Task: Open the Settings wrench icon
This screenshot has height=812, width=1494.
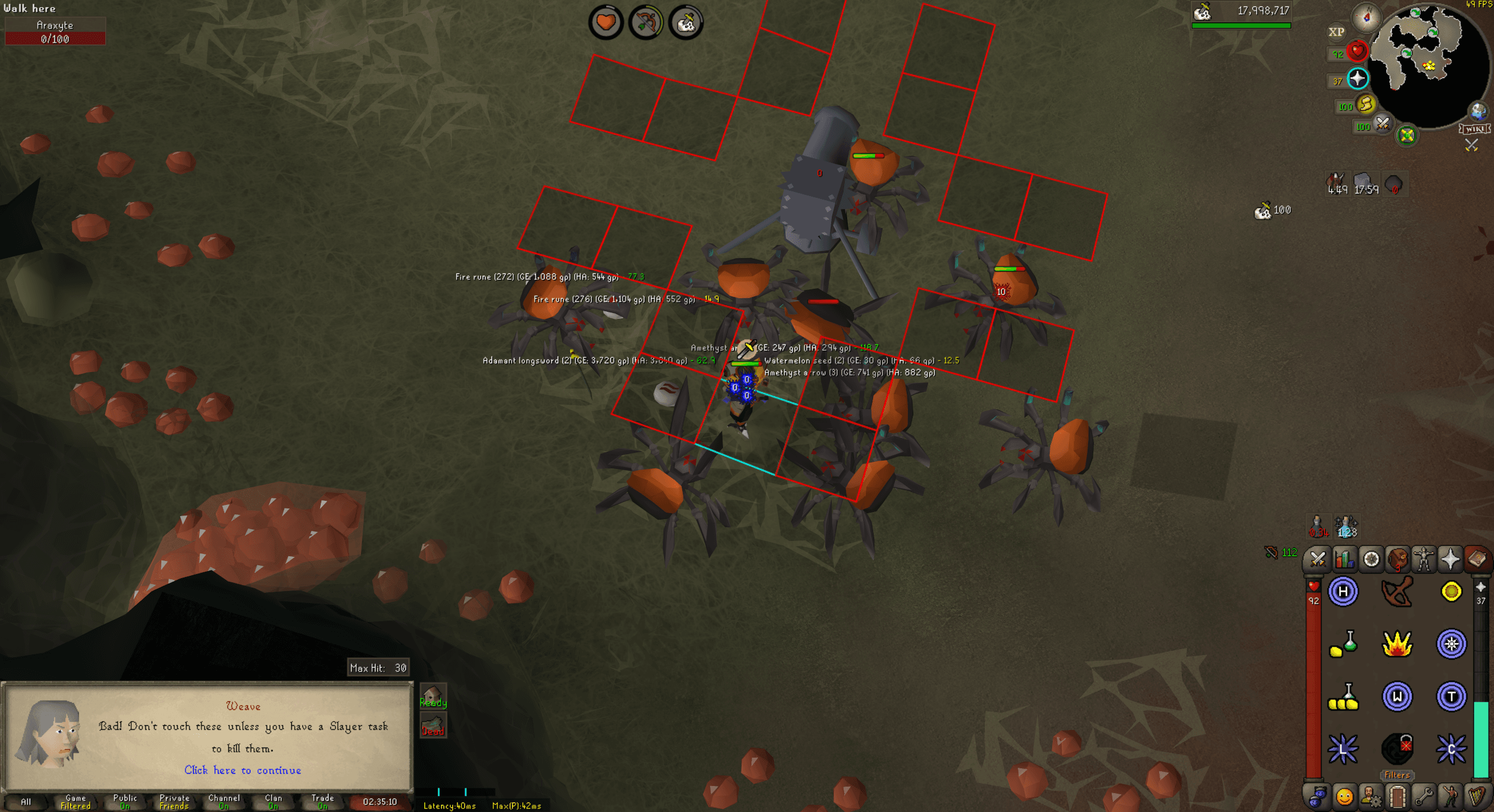Action: coord(1424,797)
